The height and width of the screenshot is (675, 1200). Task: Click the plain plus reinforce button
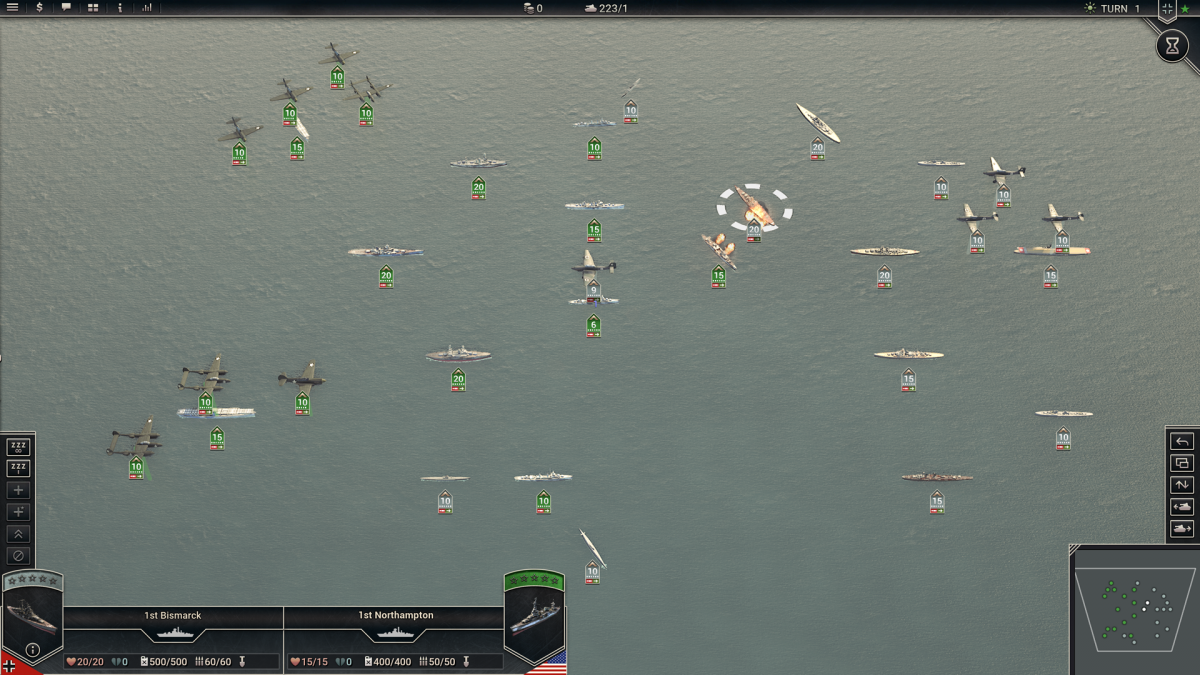pos(18,491)
